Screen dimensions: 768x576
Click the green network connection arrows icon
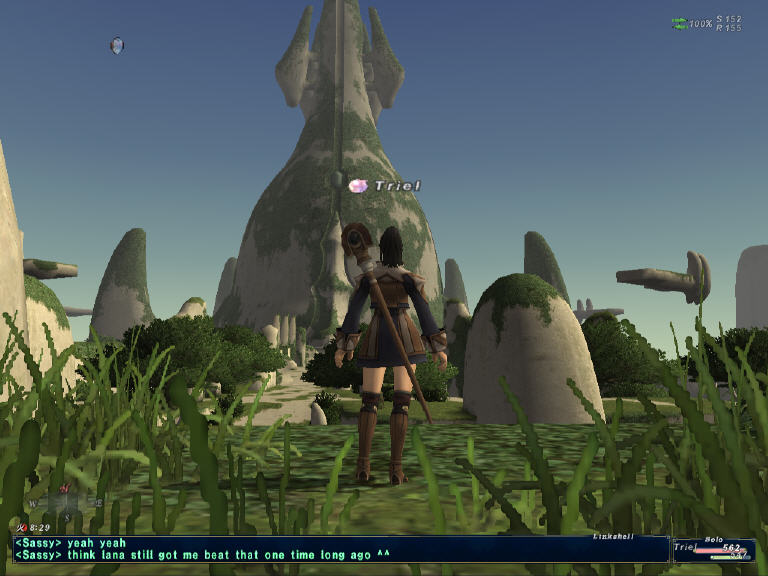[x=679, y=23]
